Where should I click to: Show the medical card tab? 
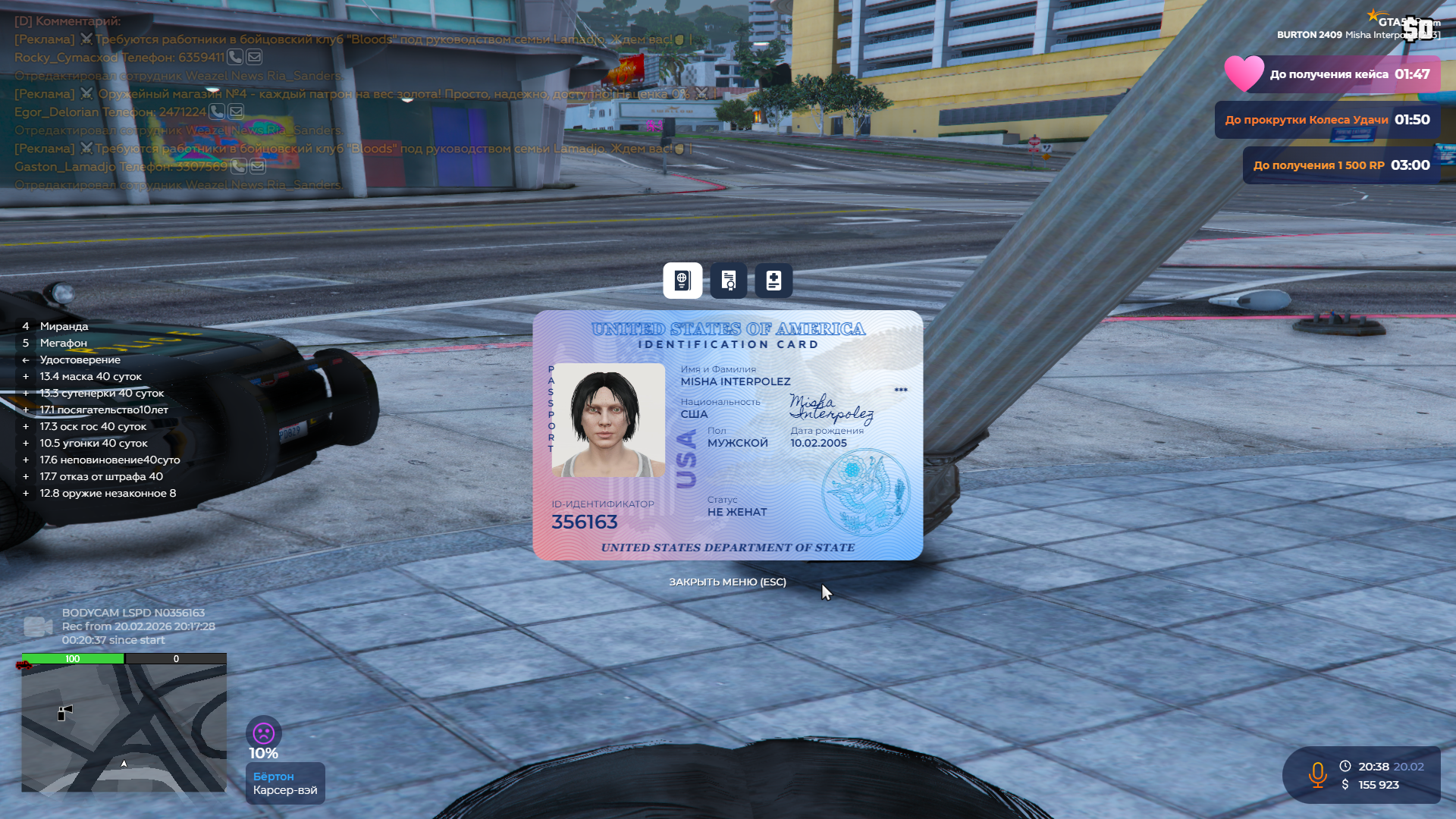click(773, 281)
